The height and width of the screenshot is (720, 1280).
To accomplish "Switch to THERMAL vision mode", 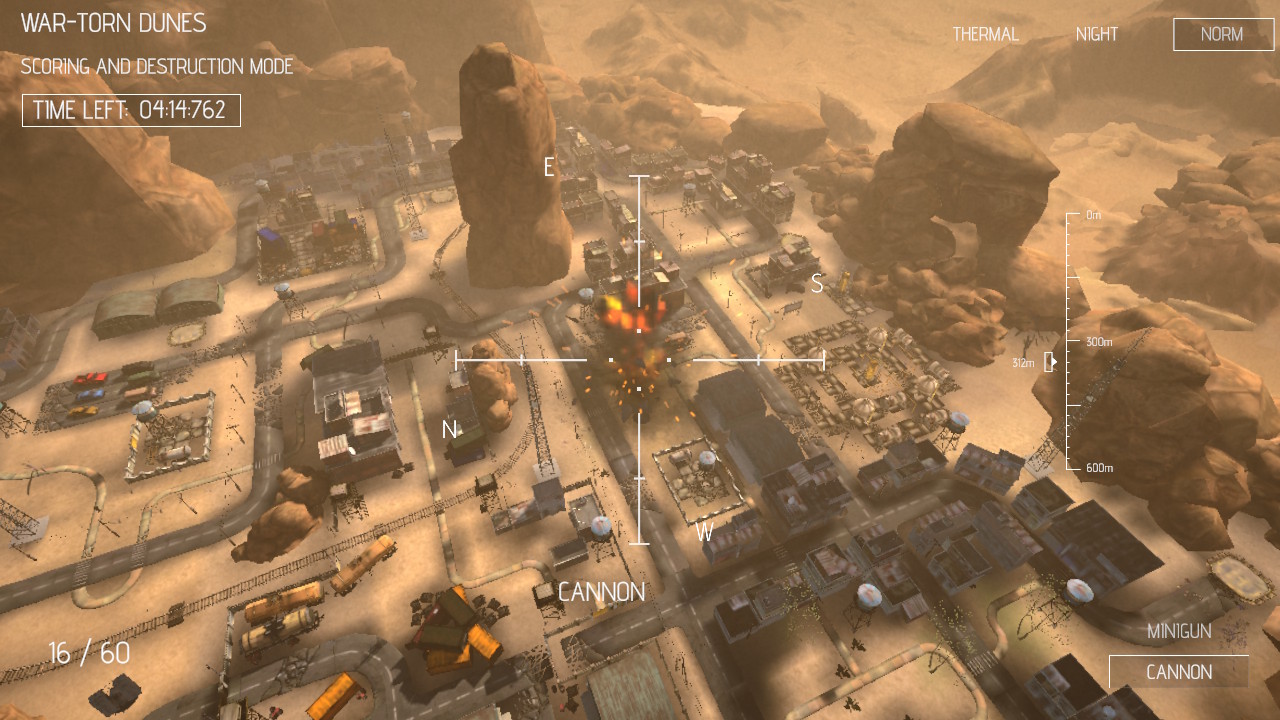I will point(985,34).
